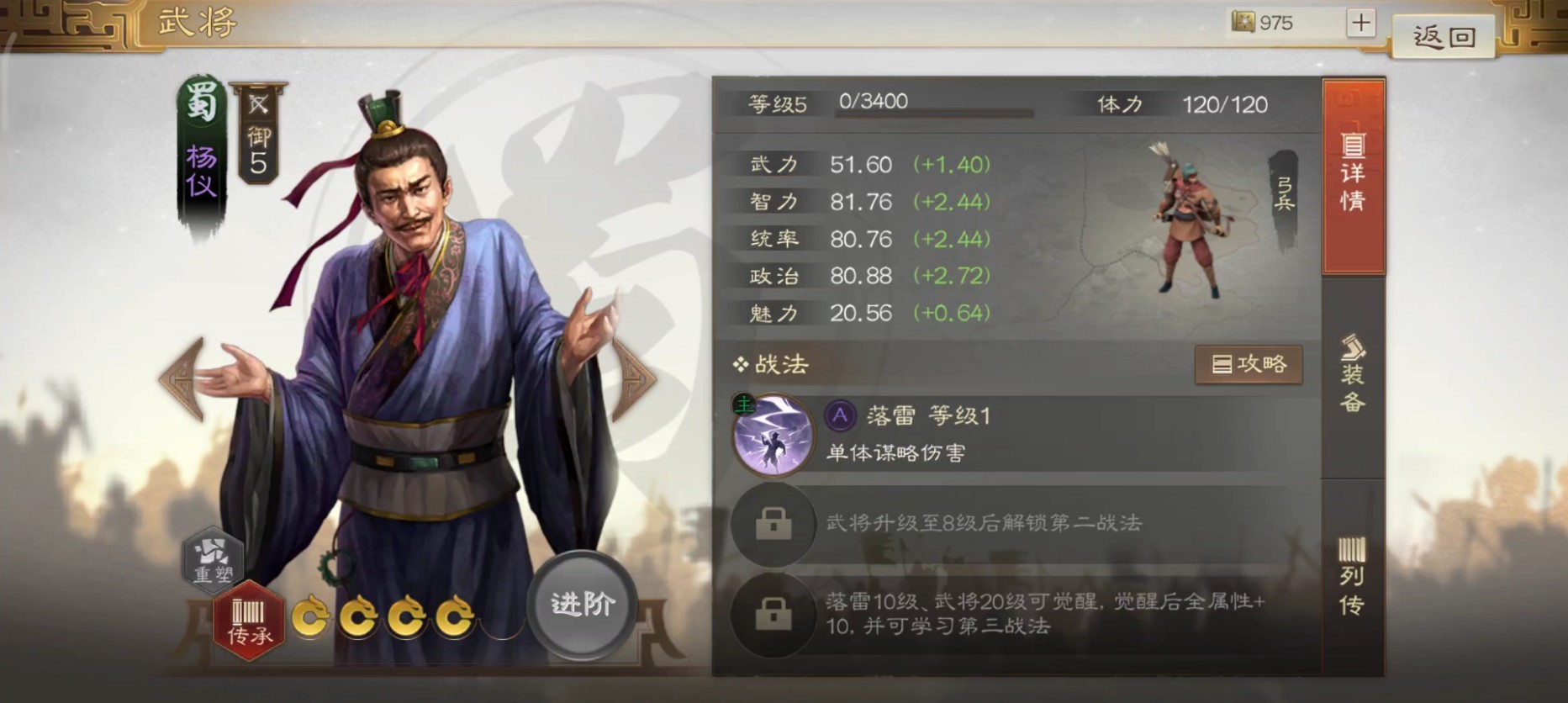This screenshot has width=1568, height=703.
Task: Open the 攻略 guide
Action: pyautogui.click(x=1249, y=364)
